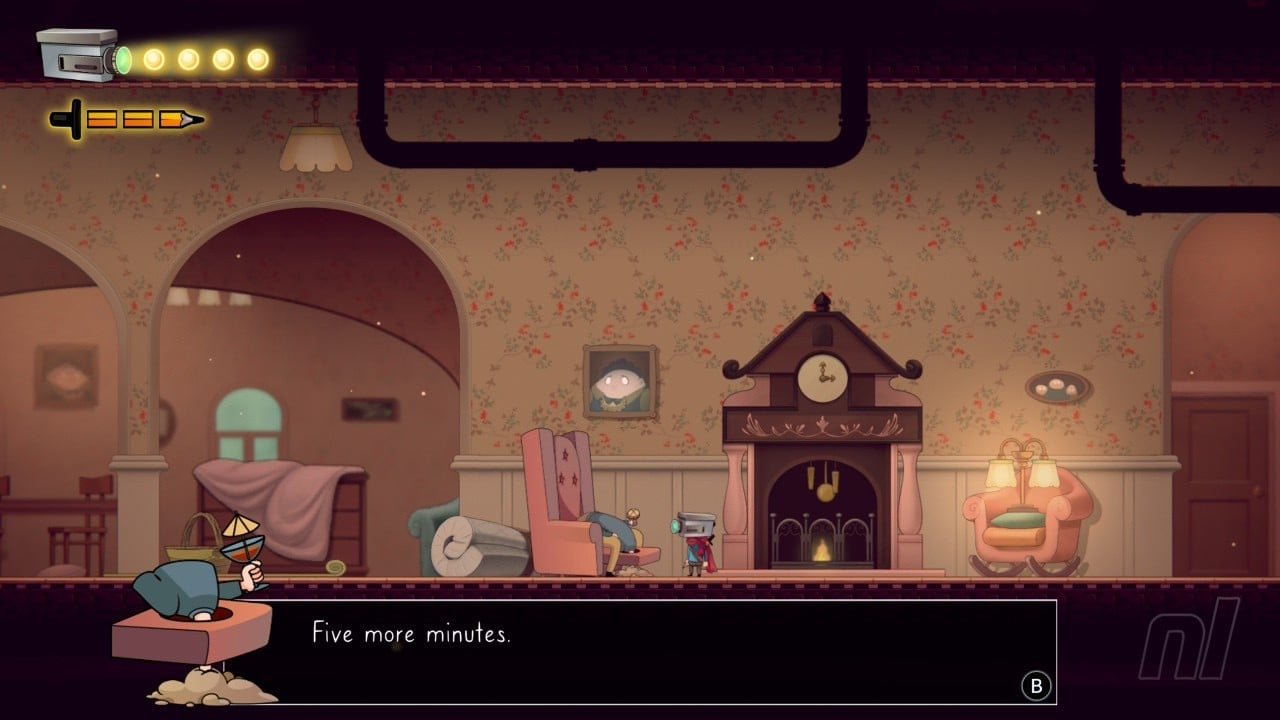
Task: Click the "Five more minutes." dialogue box
Action: (660, 651)
